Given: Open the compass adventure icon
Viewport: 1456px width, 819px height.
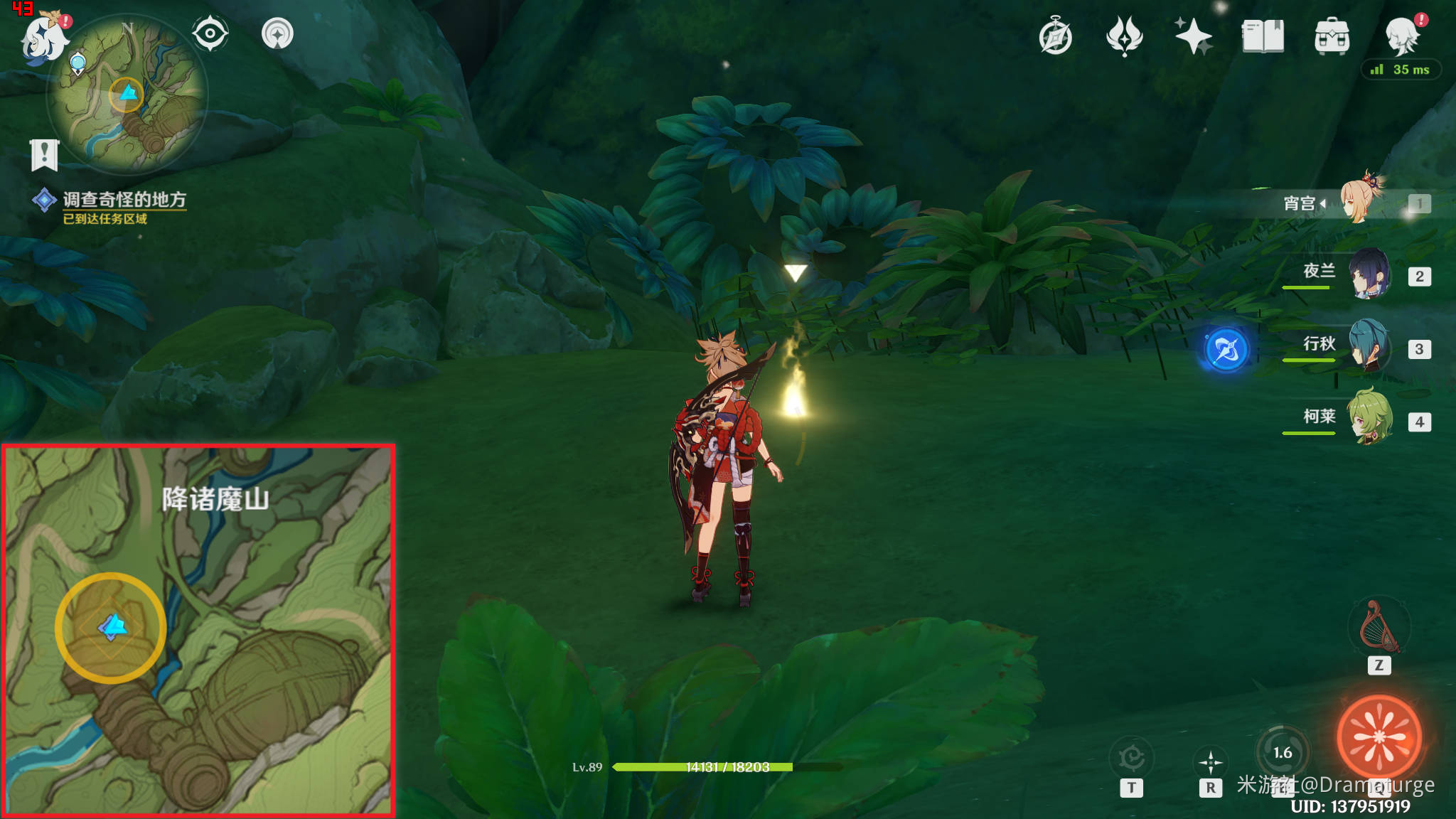Looking at the screenshot, I should tap(1055, 37).
